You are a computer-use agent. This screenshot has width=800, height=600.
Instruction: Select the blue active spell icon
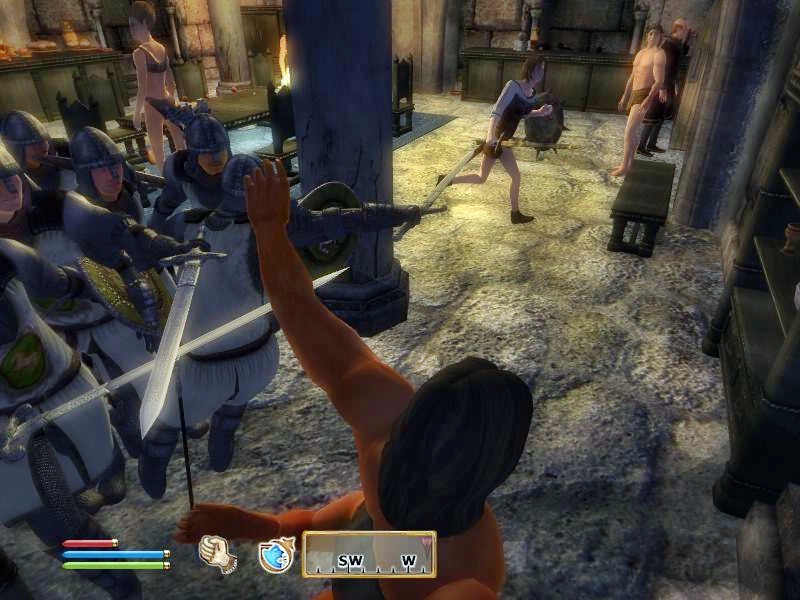[275, 554]
